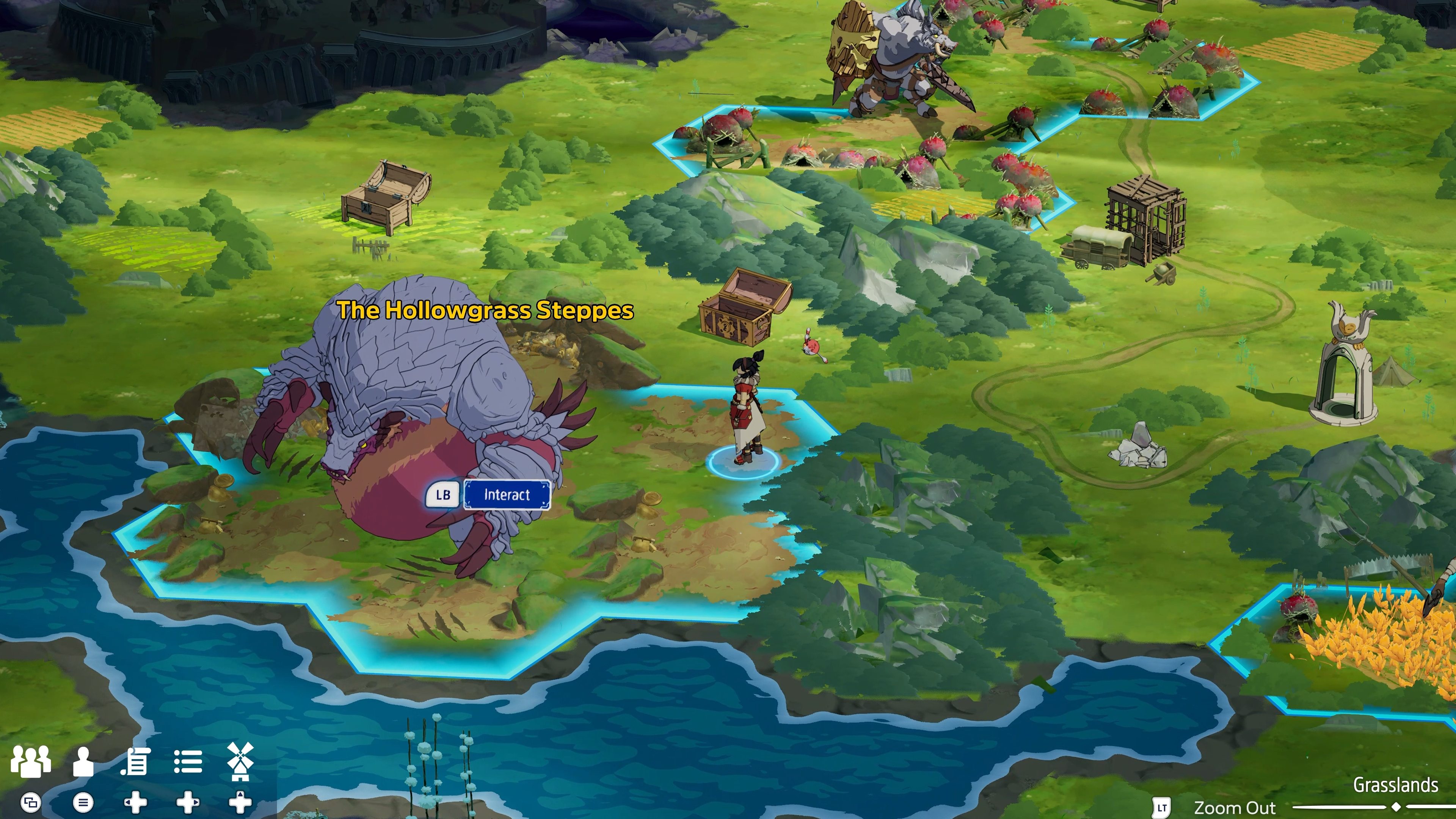This screenshot has width=1456, height=819.
Task: Open the quest scroll log icon
Action: 136,761
